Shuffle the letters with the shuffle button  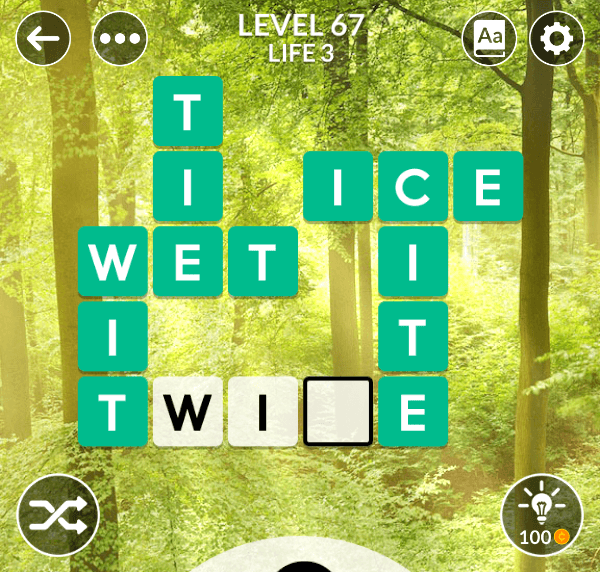point(58,515)
